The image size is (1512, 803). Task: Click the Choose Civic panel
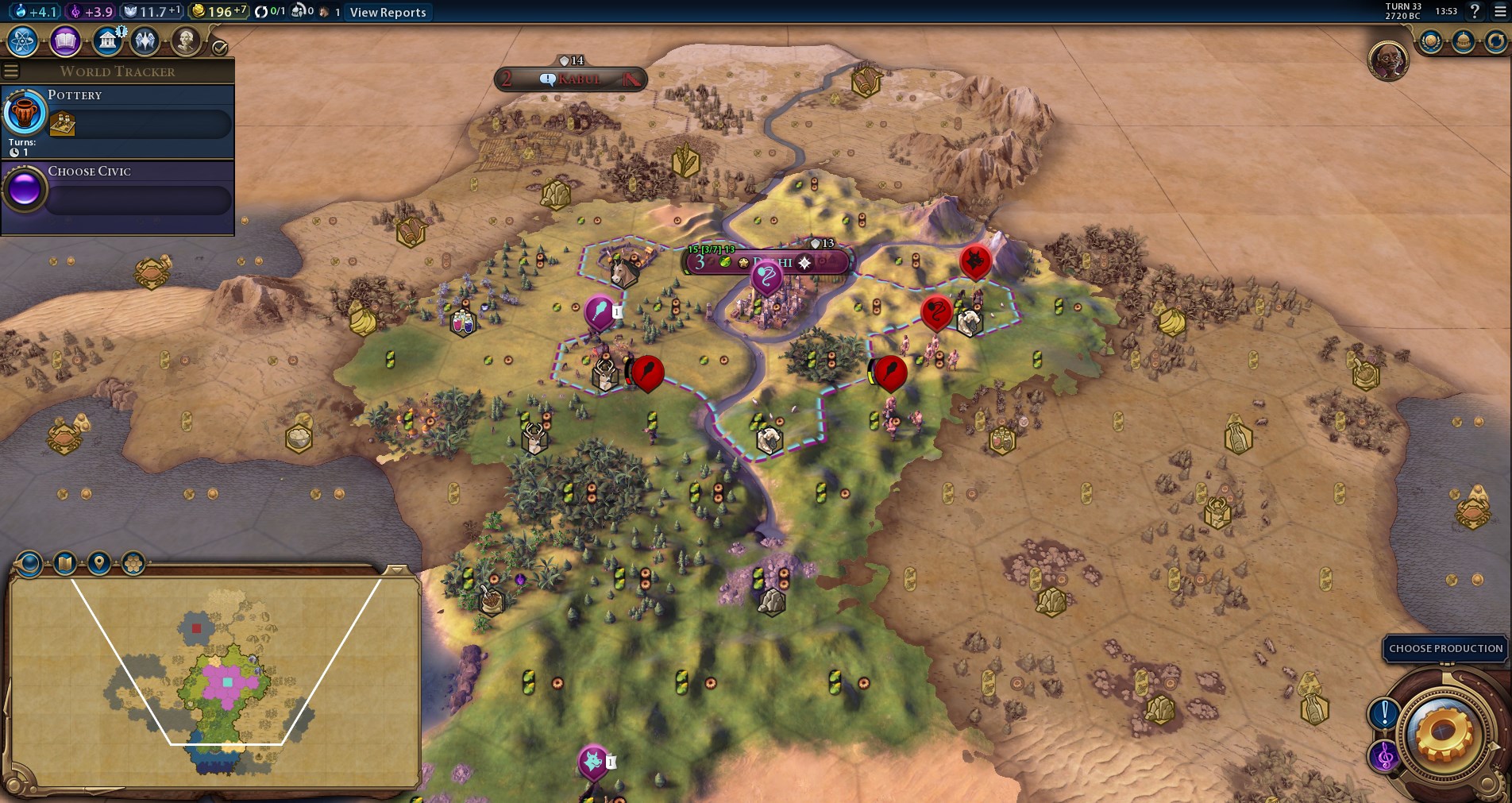pos(118,194)
